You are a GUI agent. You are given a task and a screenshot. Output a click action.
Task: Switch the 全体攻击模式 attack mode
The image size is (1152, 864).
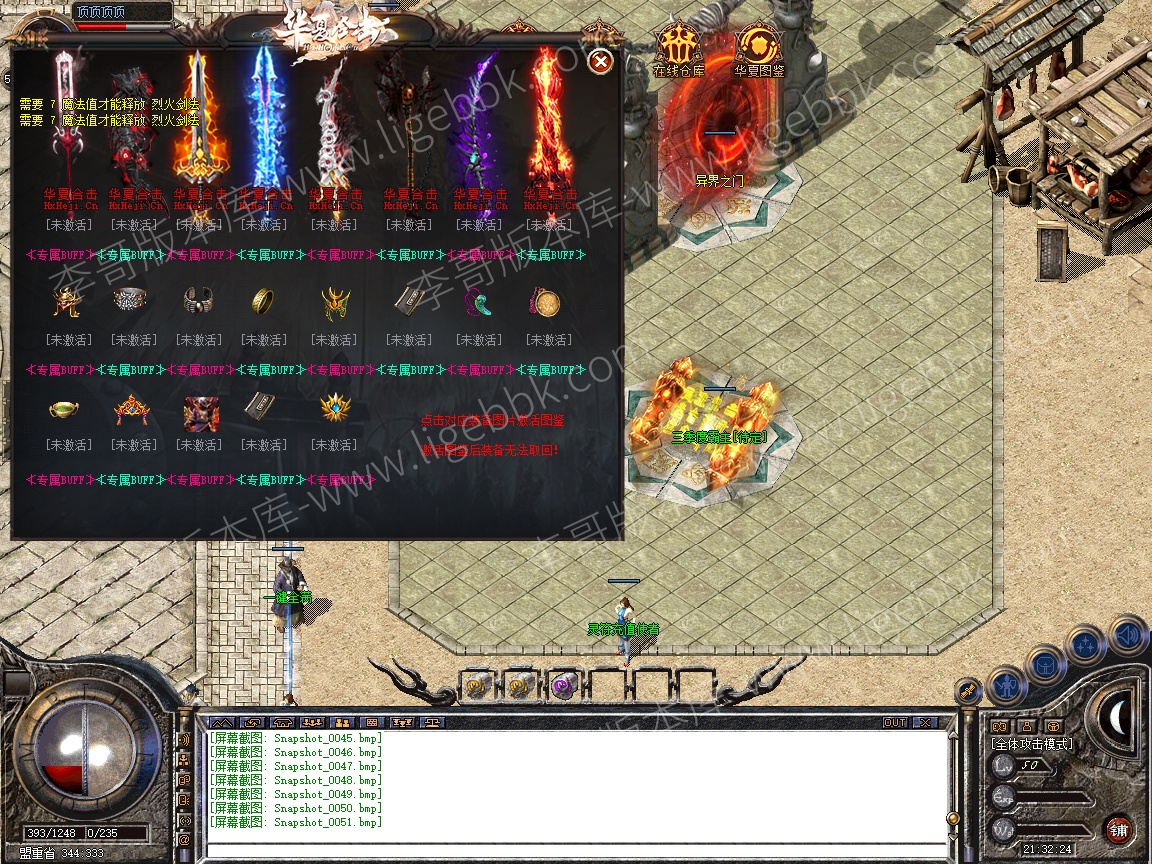click(1031, 744)
